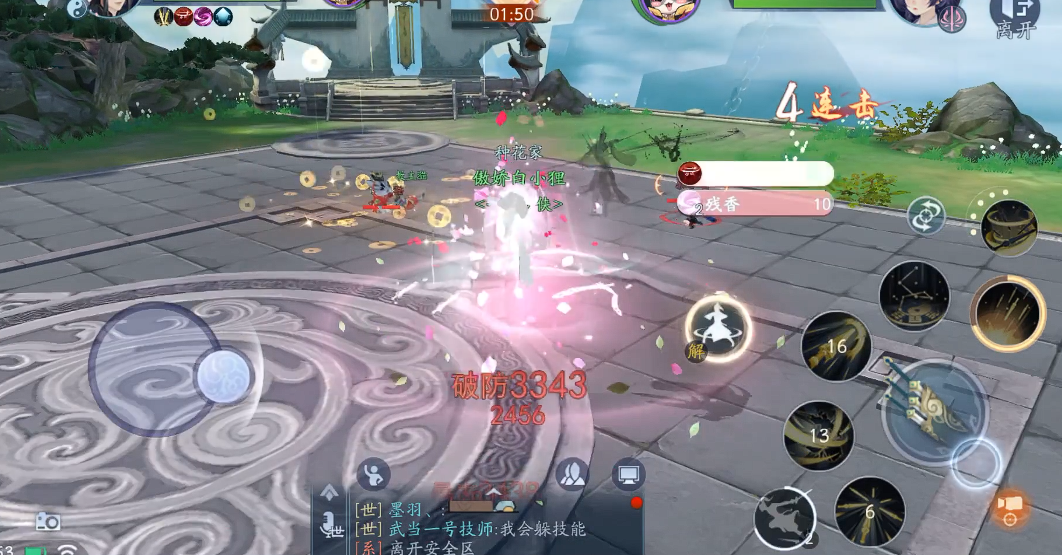Activate the constellation pattern skill

tap(913, 296)
